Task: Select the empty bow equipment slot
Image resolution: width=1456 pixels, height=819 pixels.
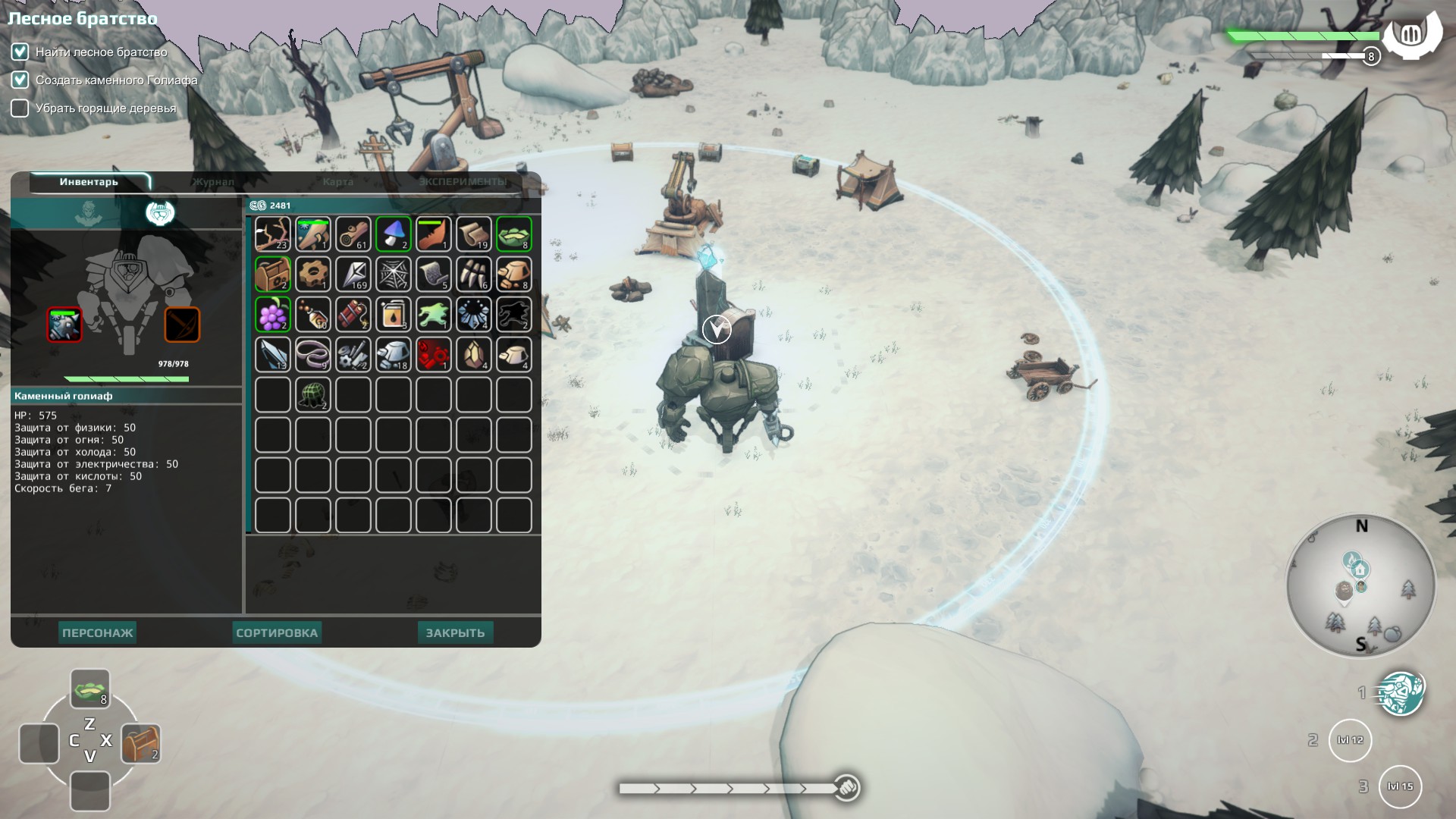Action: (x=182, y=325)
